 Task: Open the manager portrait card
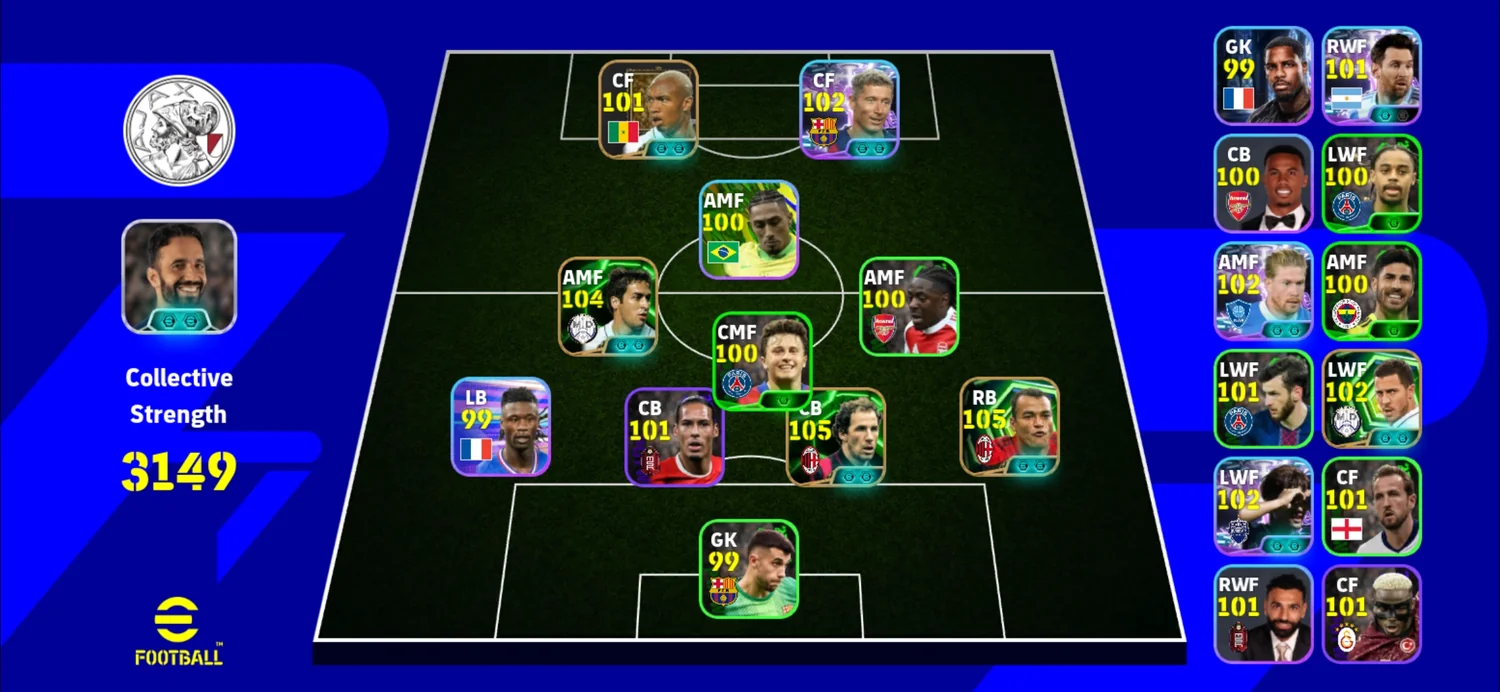tap(179, 276)
